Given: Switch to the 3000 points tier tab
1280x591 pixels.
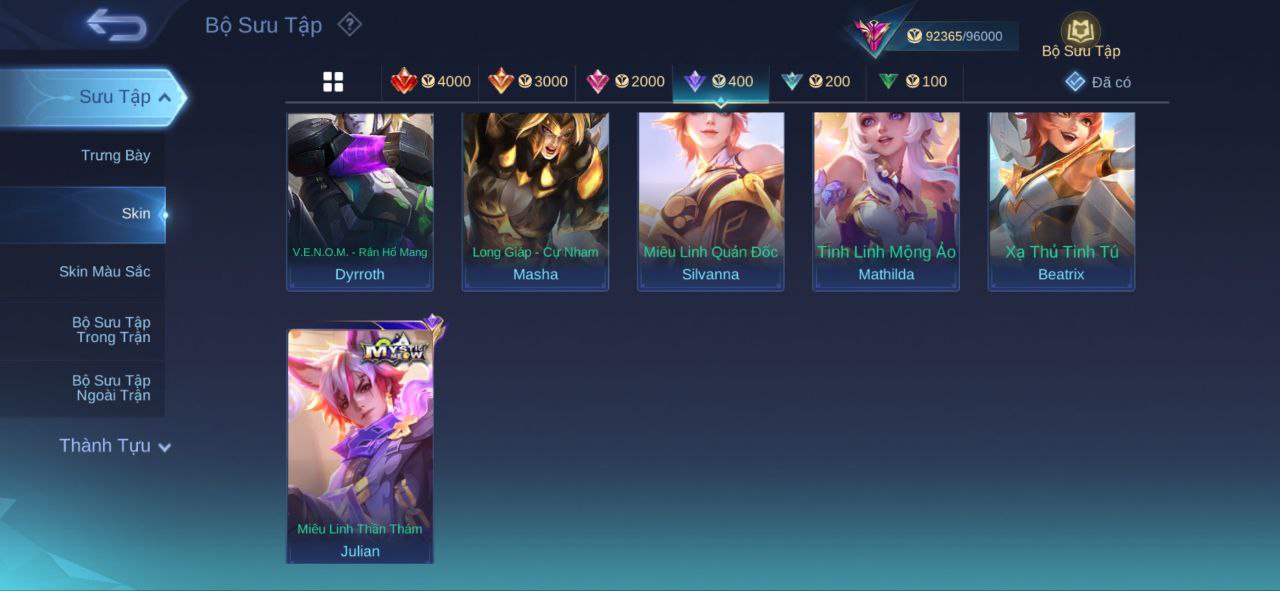Looking at the screenshot, I should [528, 82].
